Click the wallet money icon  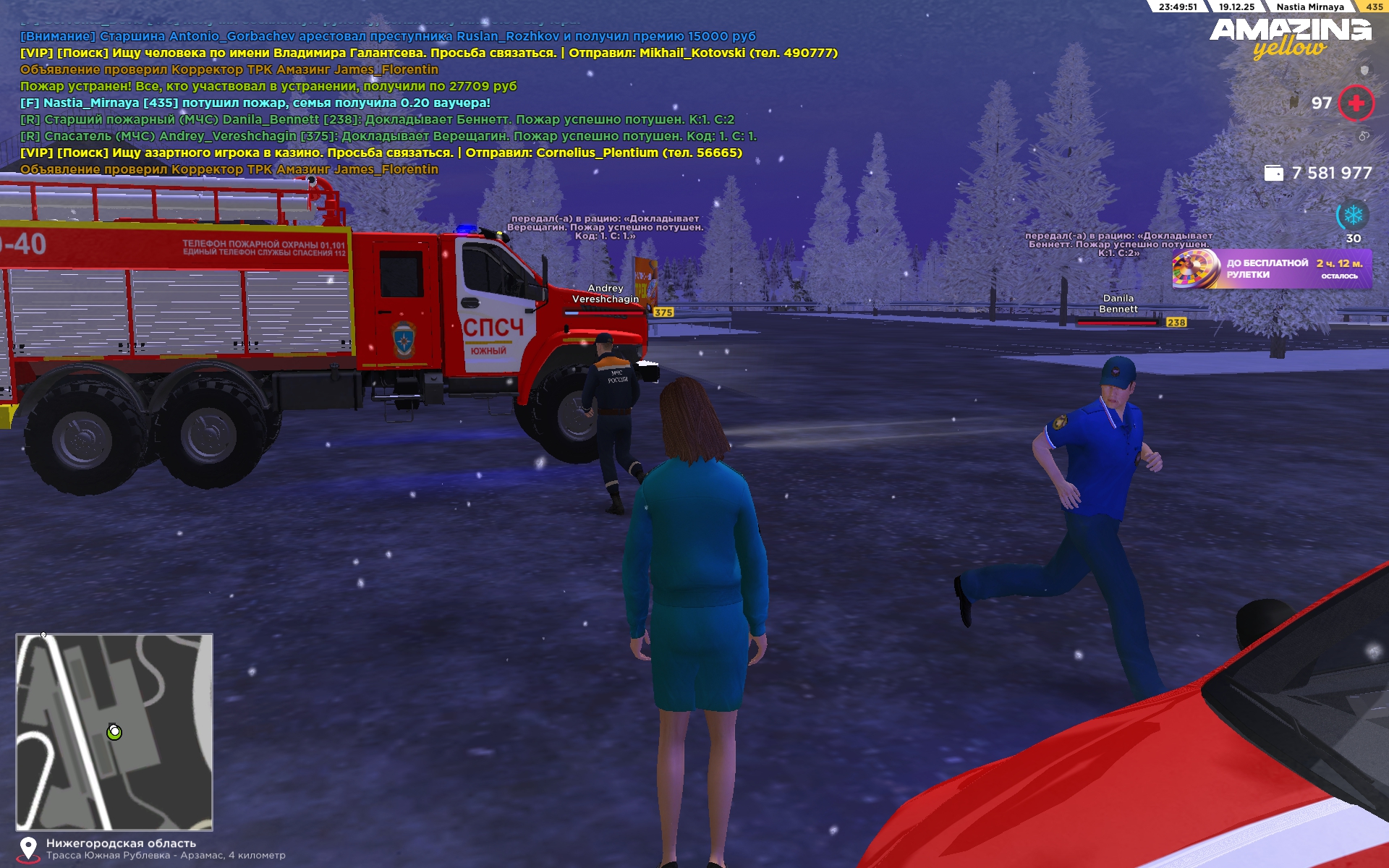[x=1273, y=173]
